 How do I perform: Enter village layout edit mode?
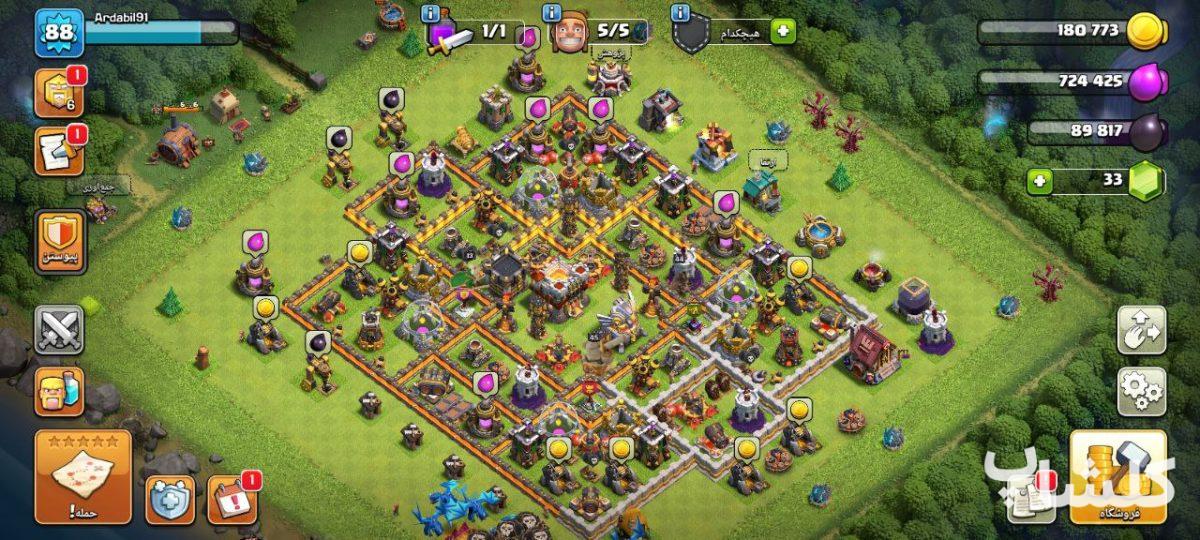[x=1141, y=330]
